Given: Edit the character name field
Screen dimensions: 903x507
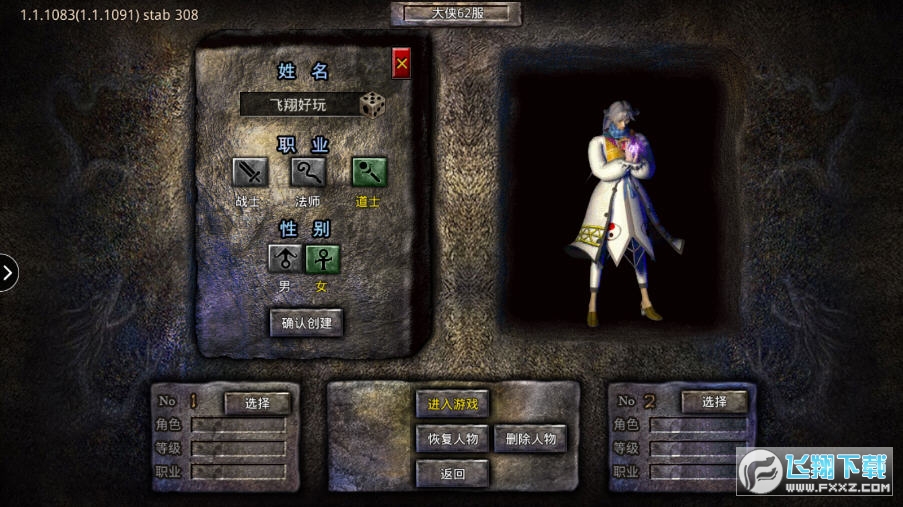Looking at the screenshot, I should click(x=299, y=105).
